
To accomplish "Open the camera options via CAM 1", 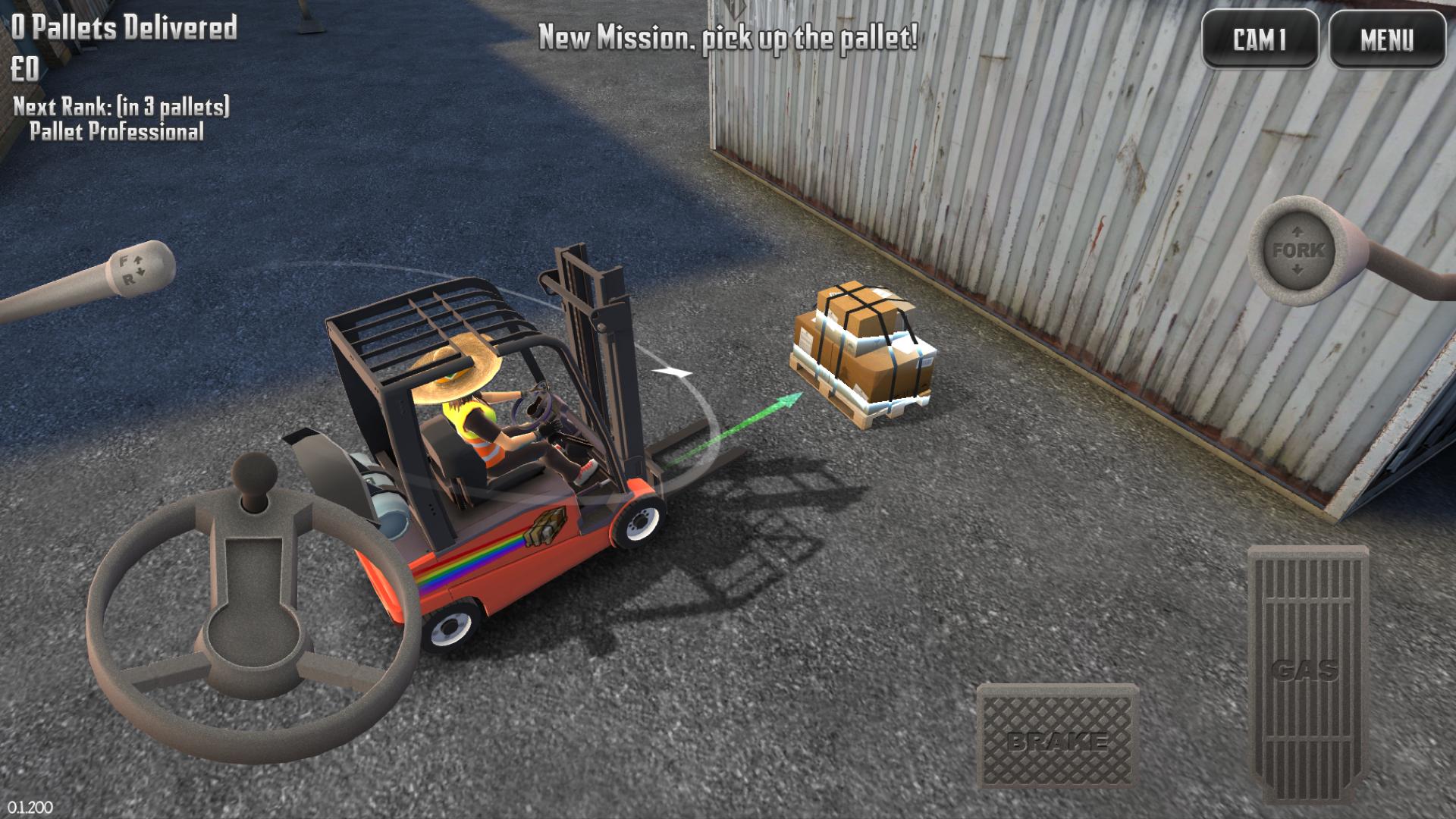I will (1261, 36).
